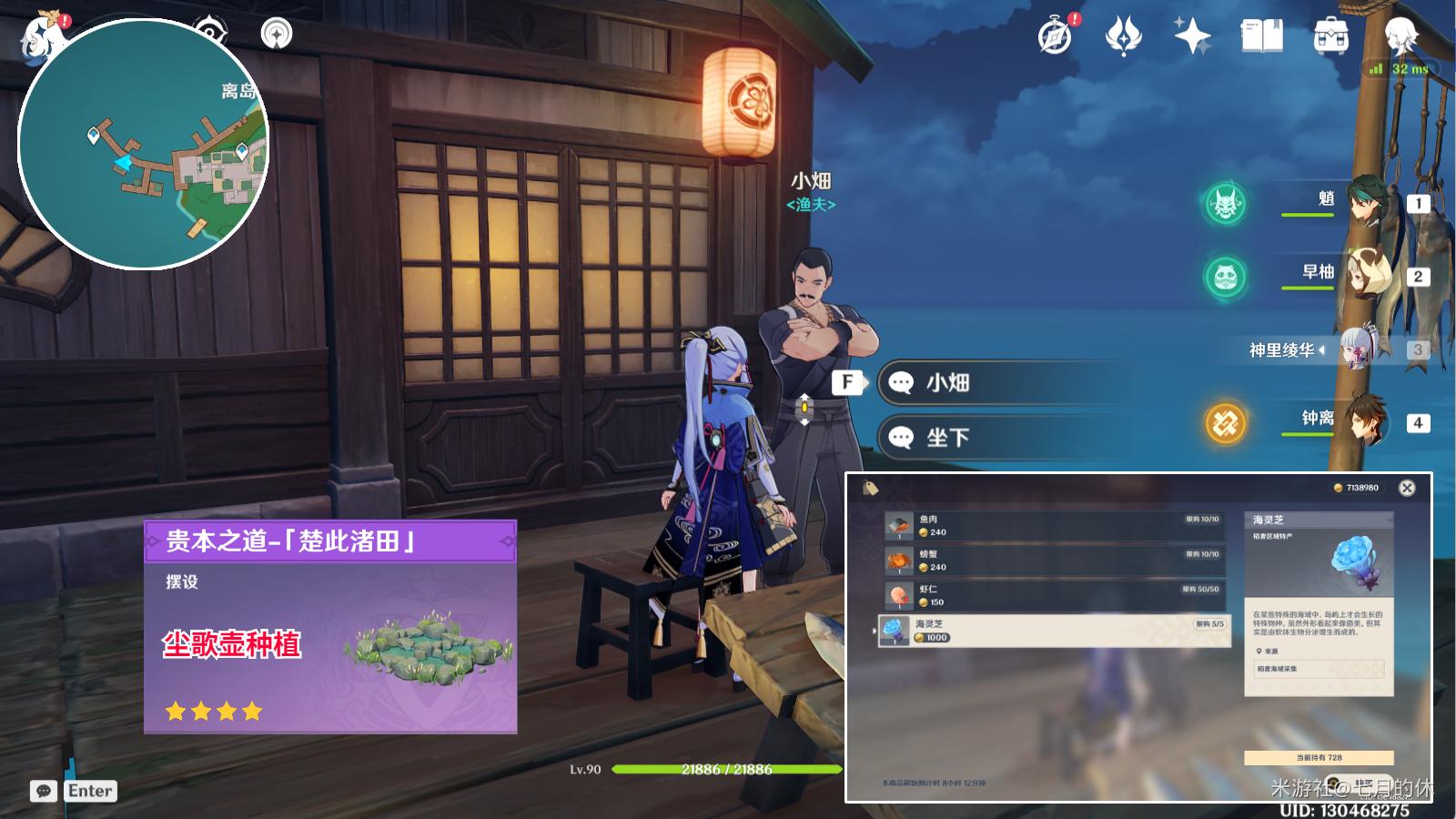
Task: Open the compass quest icon
Action: 1056,36
